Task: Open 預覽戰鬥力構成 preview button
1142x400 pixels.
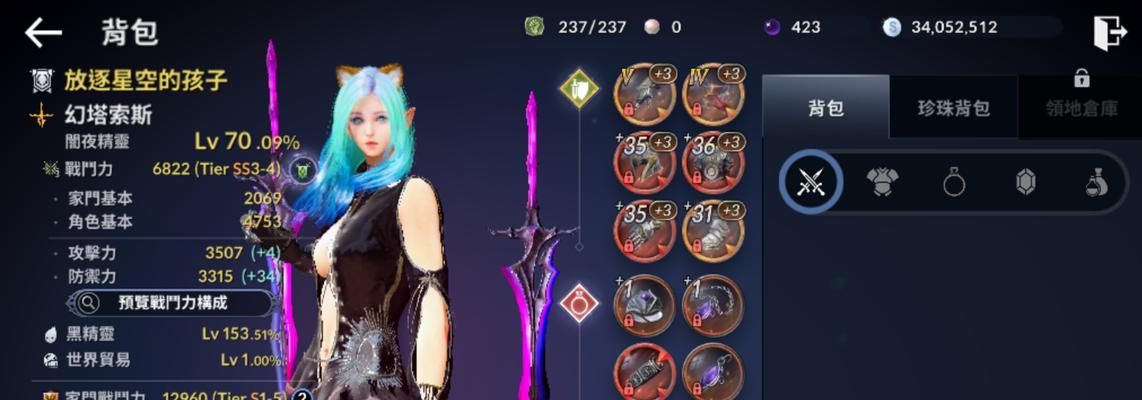Action: tap(172, 302)
